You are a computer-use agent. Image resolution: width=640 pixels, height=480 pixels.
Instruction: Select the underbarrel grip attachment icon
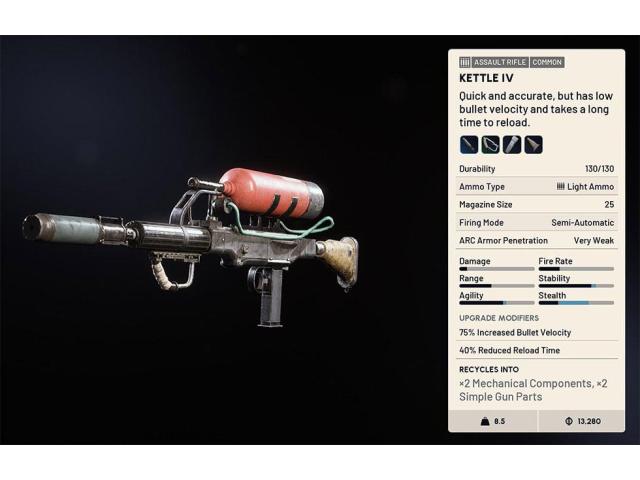pyautogui.click(x=490, y=144)
